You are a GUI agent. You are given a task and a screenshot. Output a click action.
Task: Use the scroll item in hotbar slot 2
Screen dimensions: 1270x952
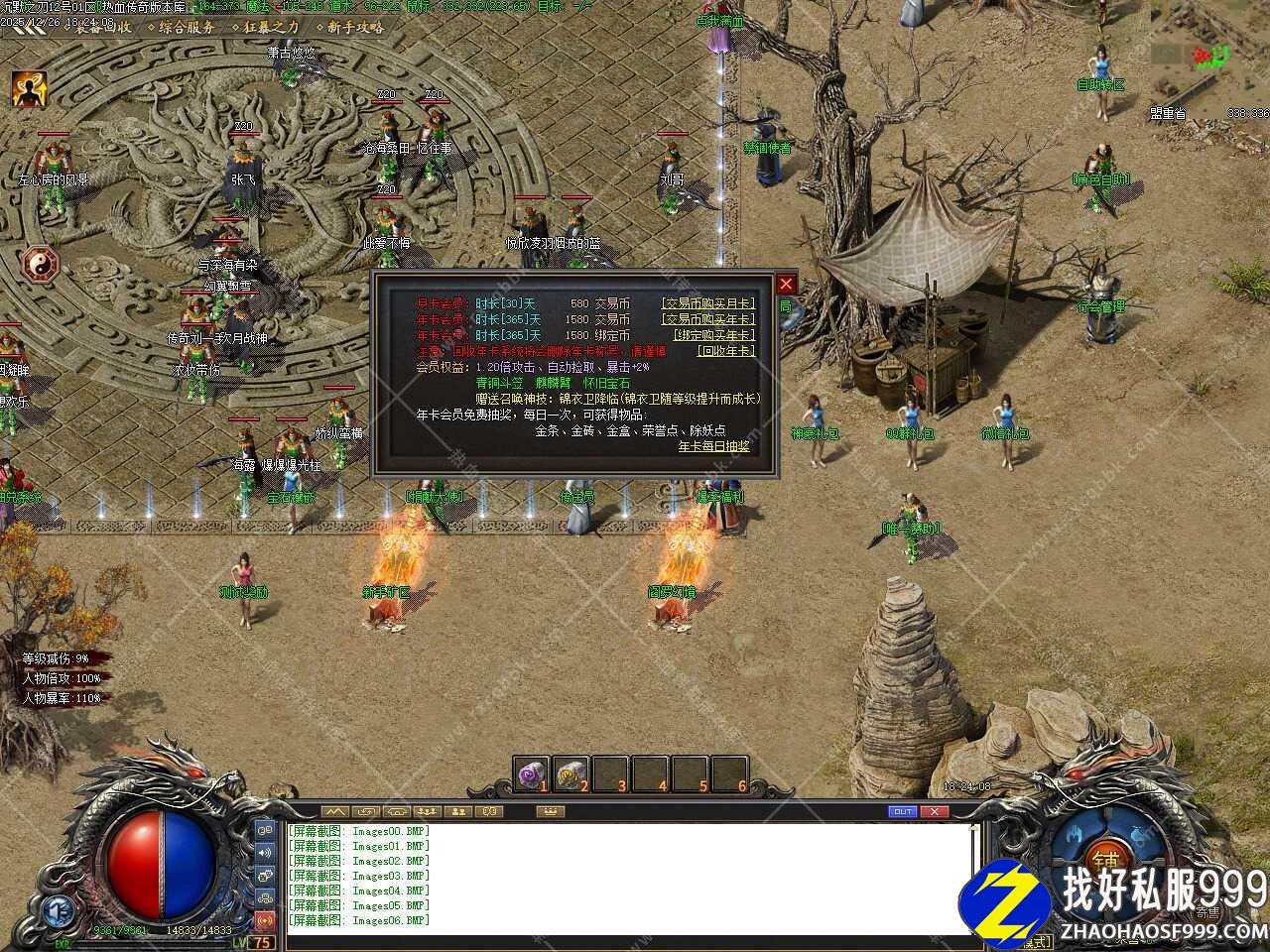[571, 772]
